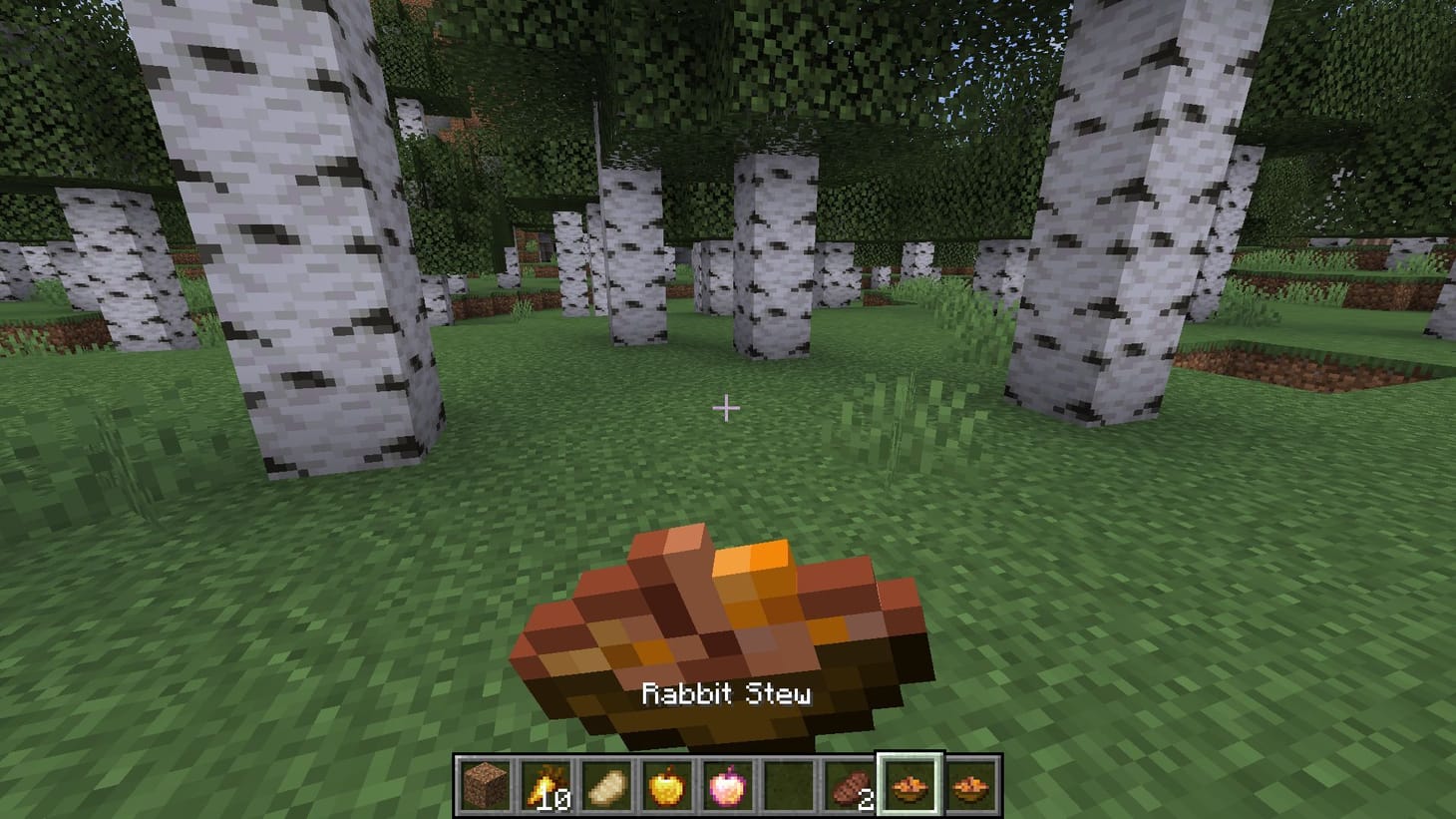Screen dimensions: 1456x819
Task: Click the crosshair at screen center
Action: (727, 408)
